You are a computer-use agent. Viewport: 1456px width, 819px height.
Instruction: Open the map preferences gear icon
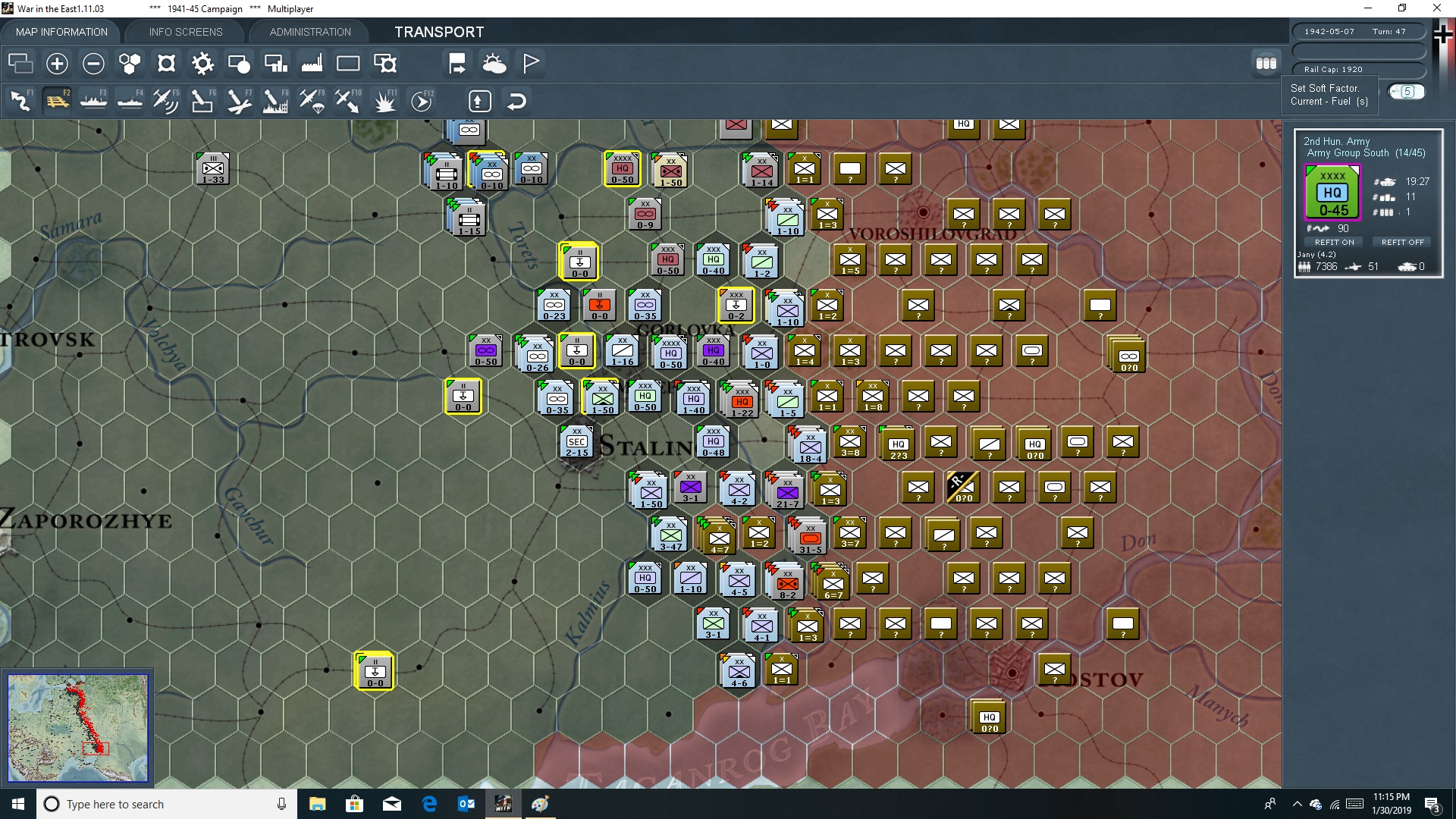pos(202,64)
